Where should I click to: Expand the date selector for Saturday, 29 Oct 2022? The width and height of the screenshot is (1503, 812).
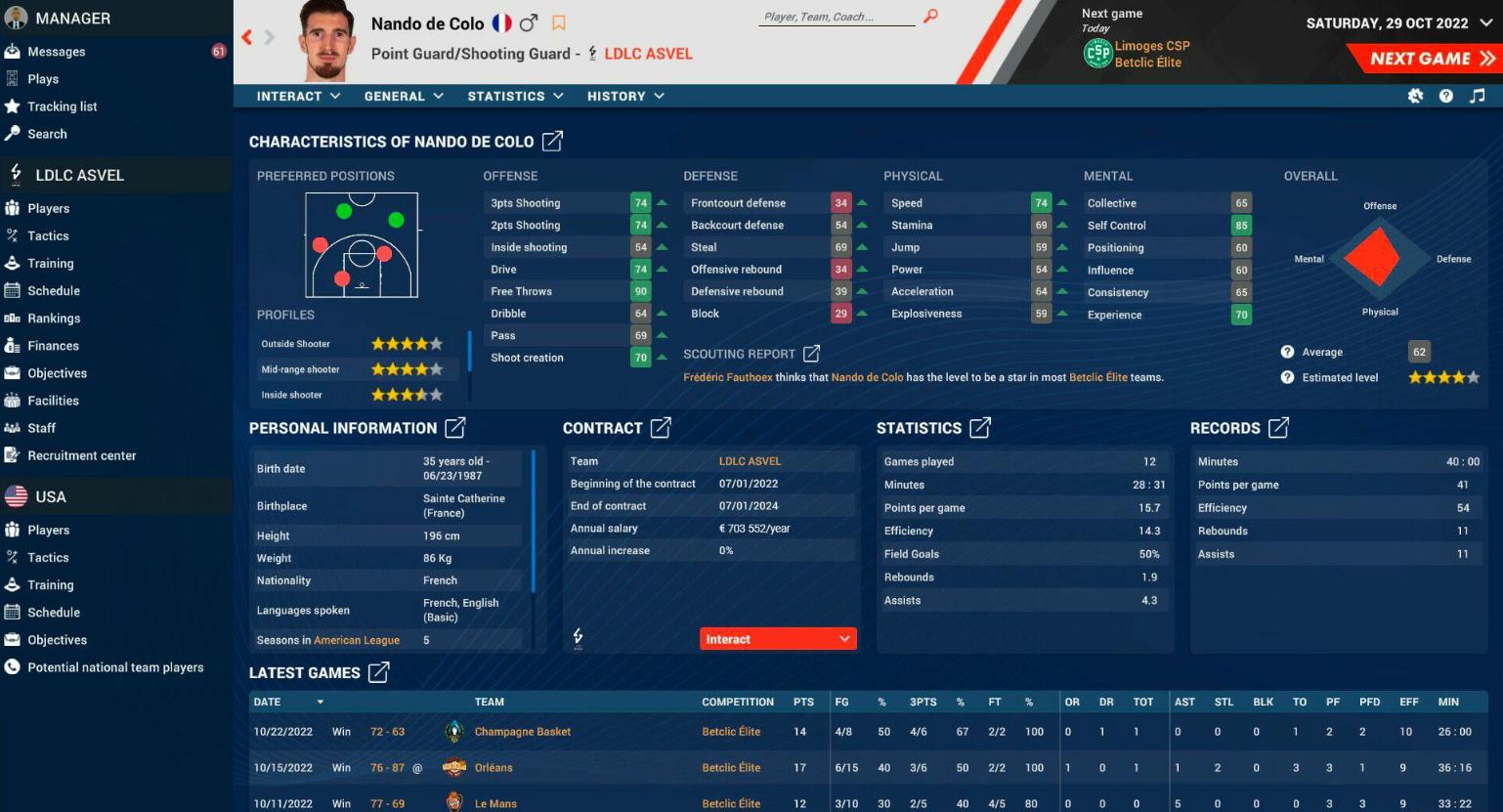[1486, 22]
